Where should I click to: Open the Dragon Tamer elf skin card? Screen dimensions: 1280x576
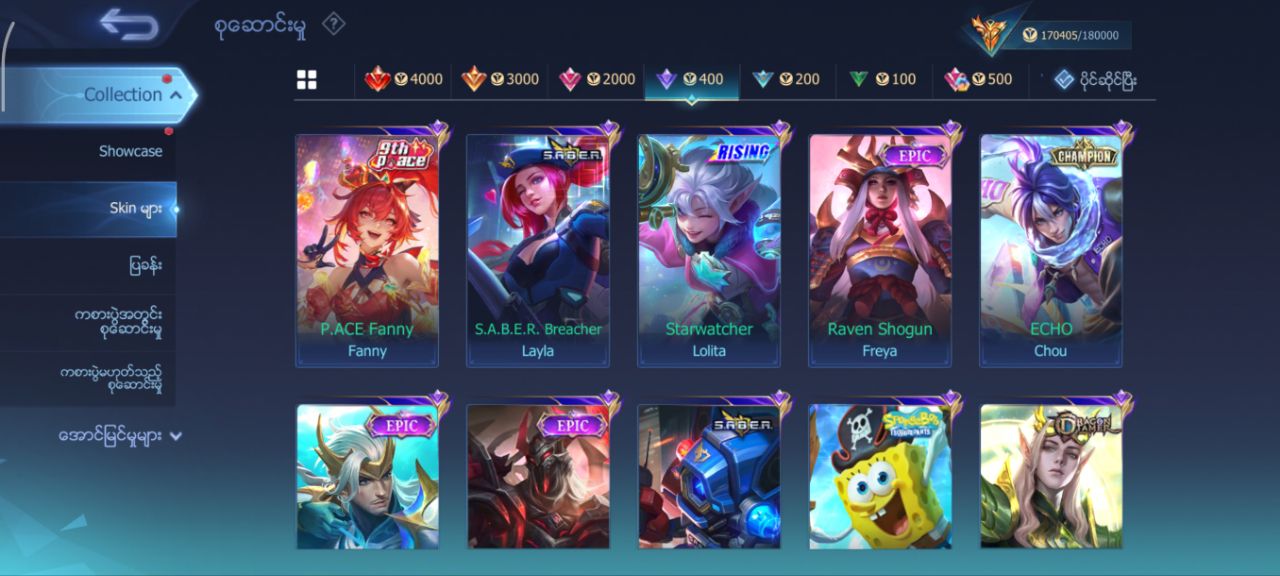[1051, 476]
